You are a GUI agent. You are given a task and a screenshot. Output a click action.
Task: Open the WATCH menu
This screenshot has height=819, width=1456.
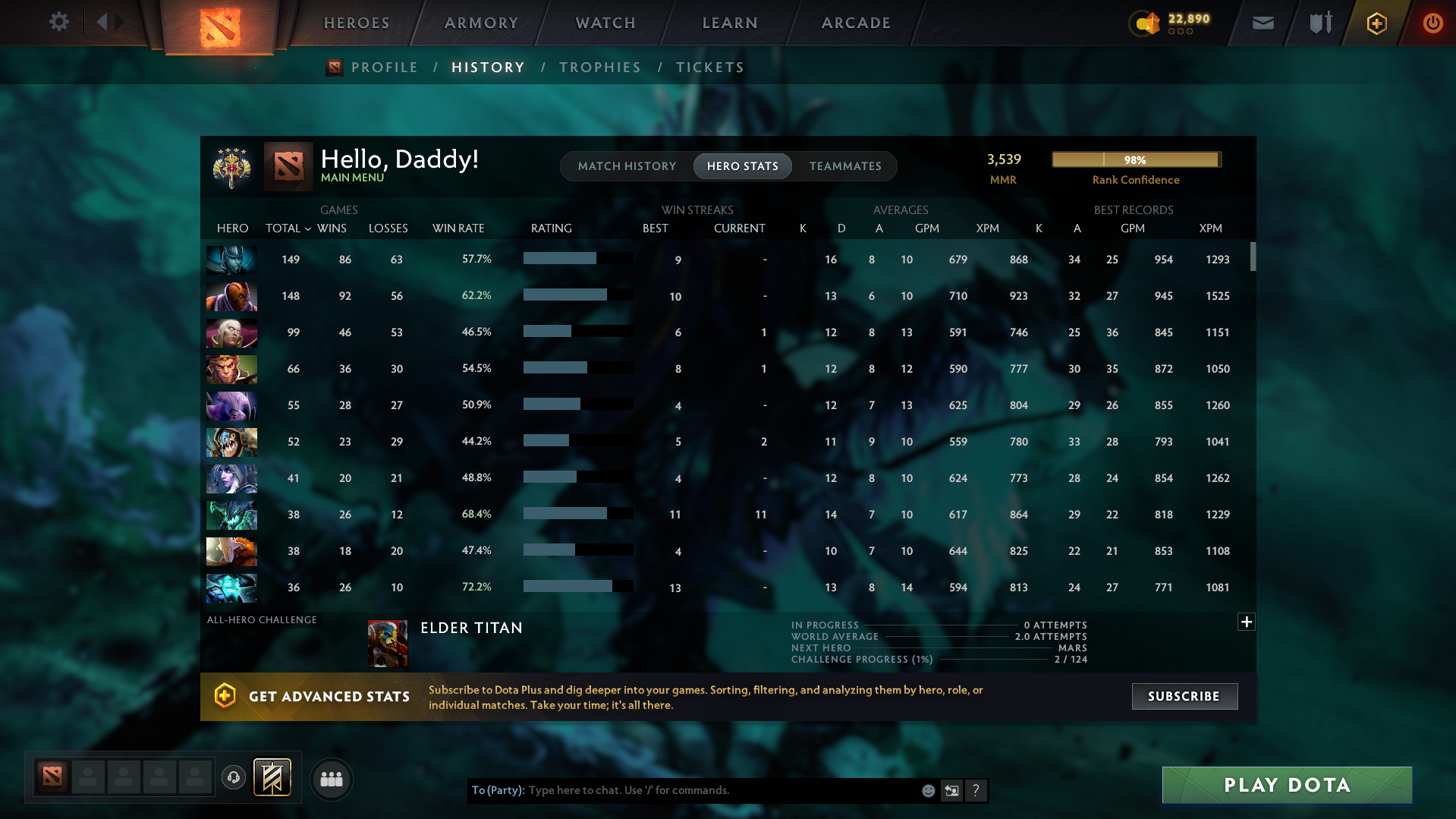(605, 23)
